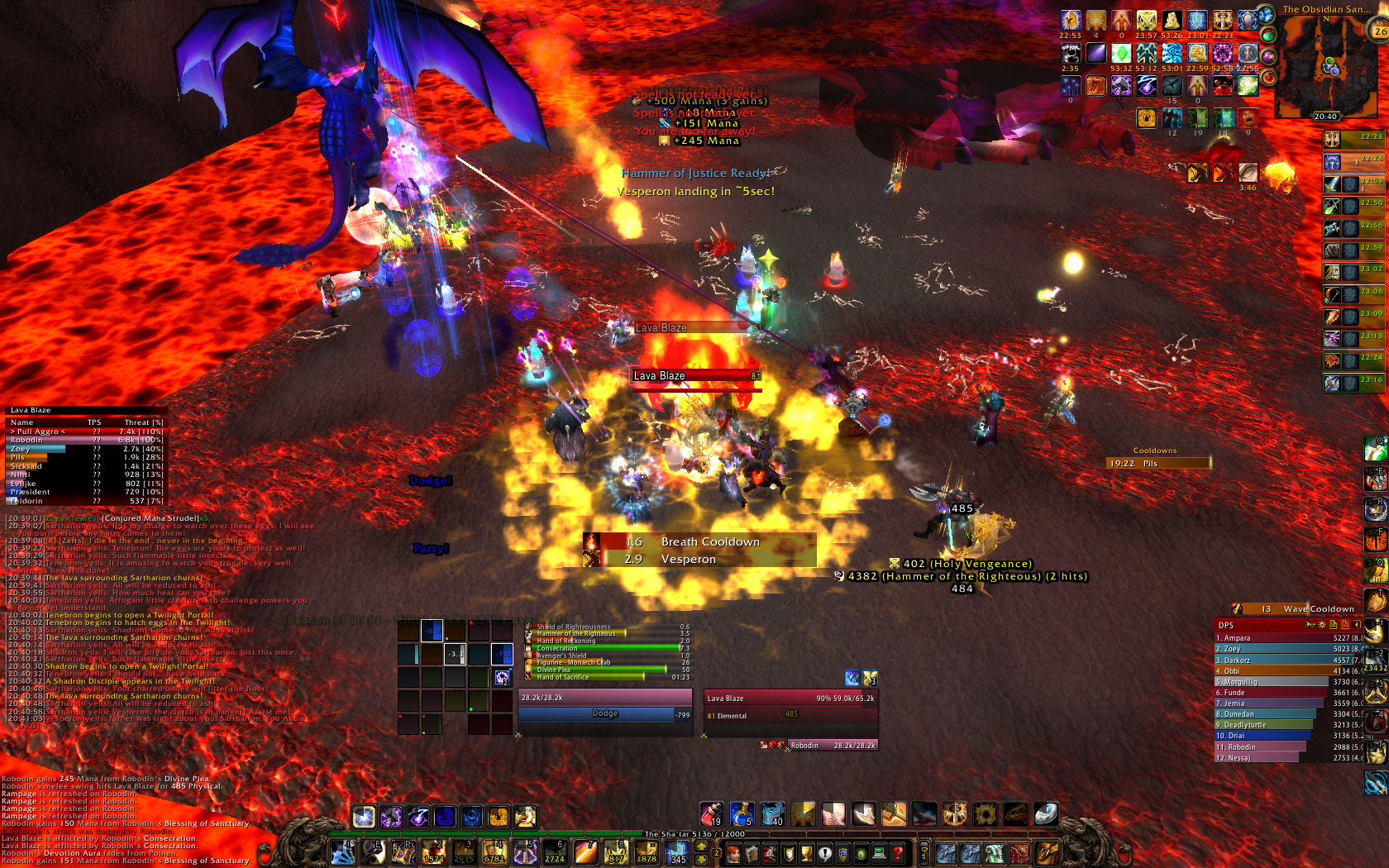Click the cheese wedge buff icon

1172,21
